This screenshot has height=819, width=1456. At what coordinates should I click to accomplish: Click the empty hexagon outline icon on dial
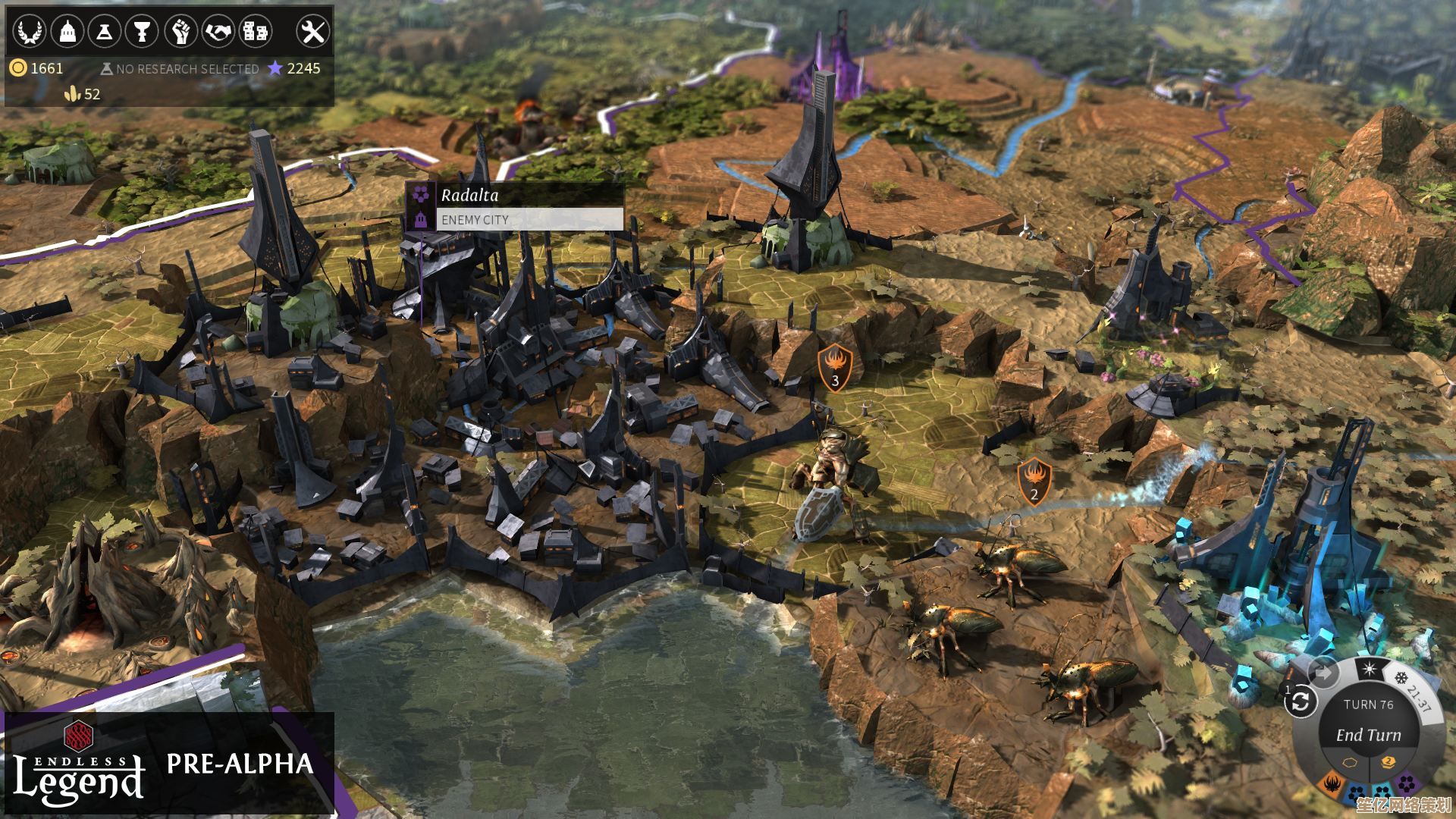1349,762
